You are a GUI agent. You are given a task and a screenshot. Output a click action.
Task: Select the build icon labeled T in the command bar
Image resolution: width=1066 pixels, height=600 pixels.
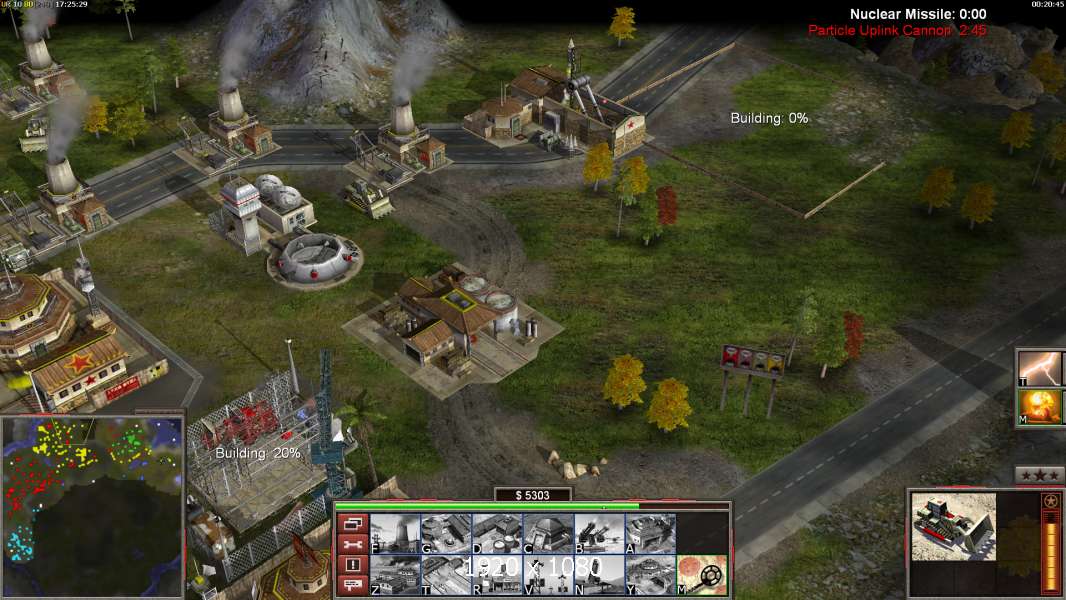point(446,575)
